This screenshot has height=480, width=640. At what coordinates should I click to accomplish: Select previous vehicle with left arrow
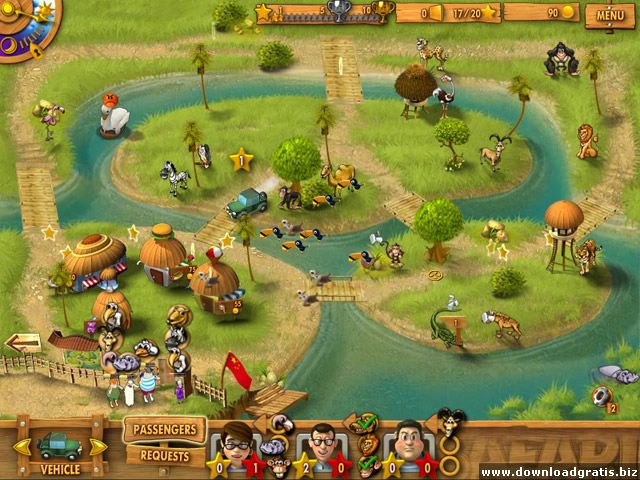coord(15,446)
